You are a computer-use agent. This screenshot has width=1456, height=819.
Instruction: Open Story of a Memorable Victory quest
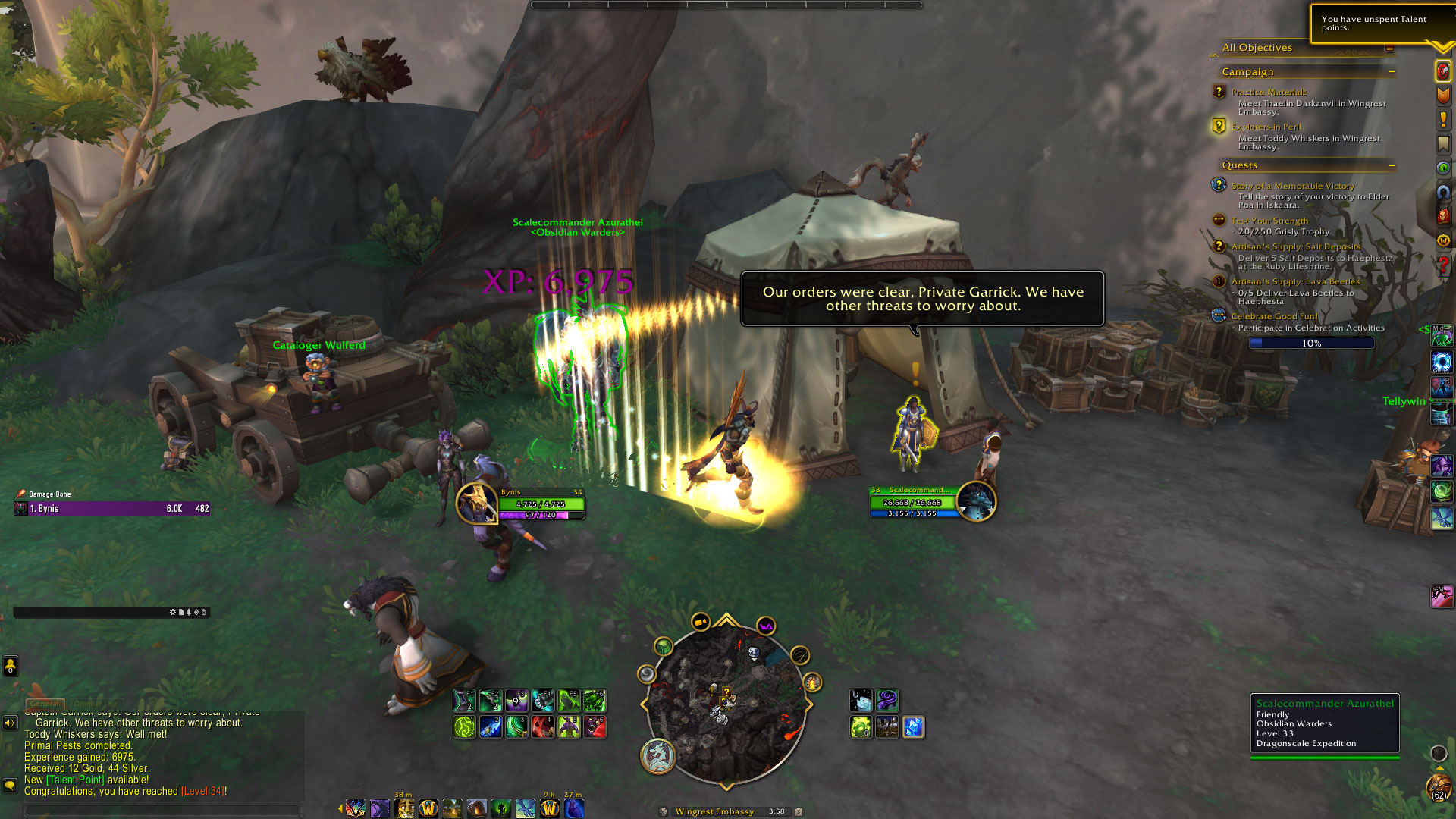[1292, 186]
